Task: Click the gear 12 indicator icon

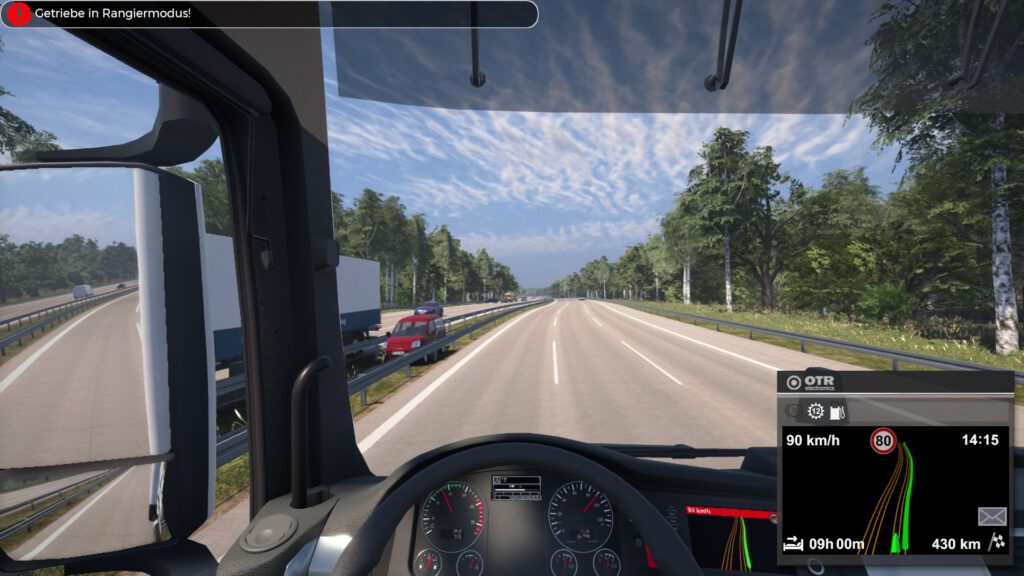Action: 816,411
